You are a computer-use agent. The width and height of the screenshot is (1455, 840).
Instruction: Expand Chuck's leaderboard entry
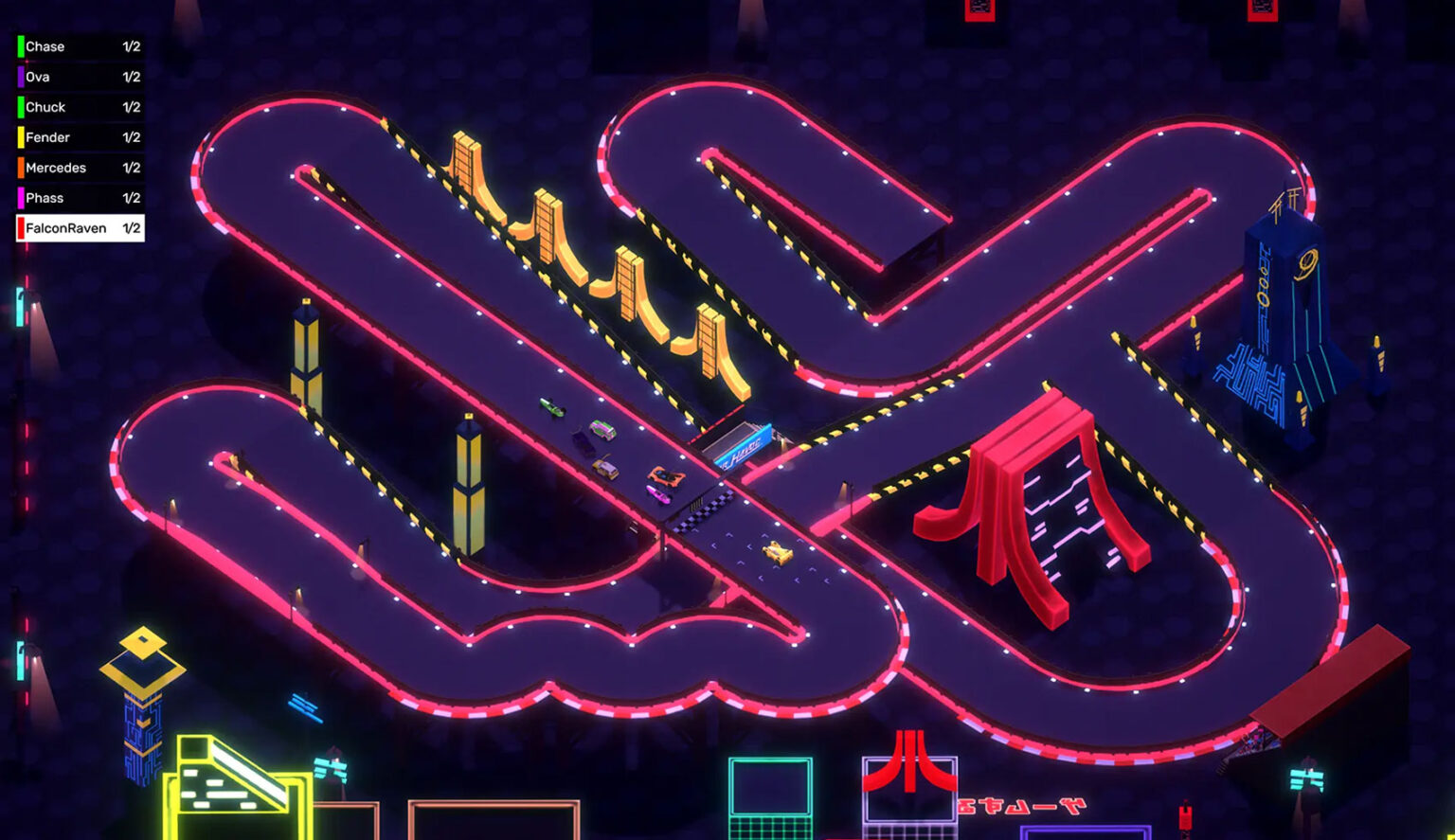point(66,106)
